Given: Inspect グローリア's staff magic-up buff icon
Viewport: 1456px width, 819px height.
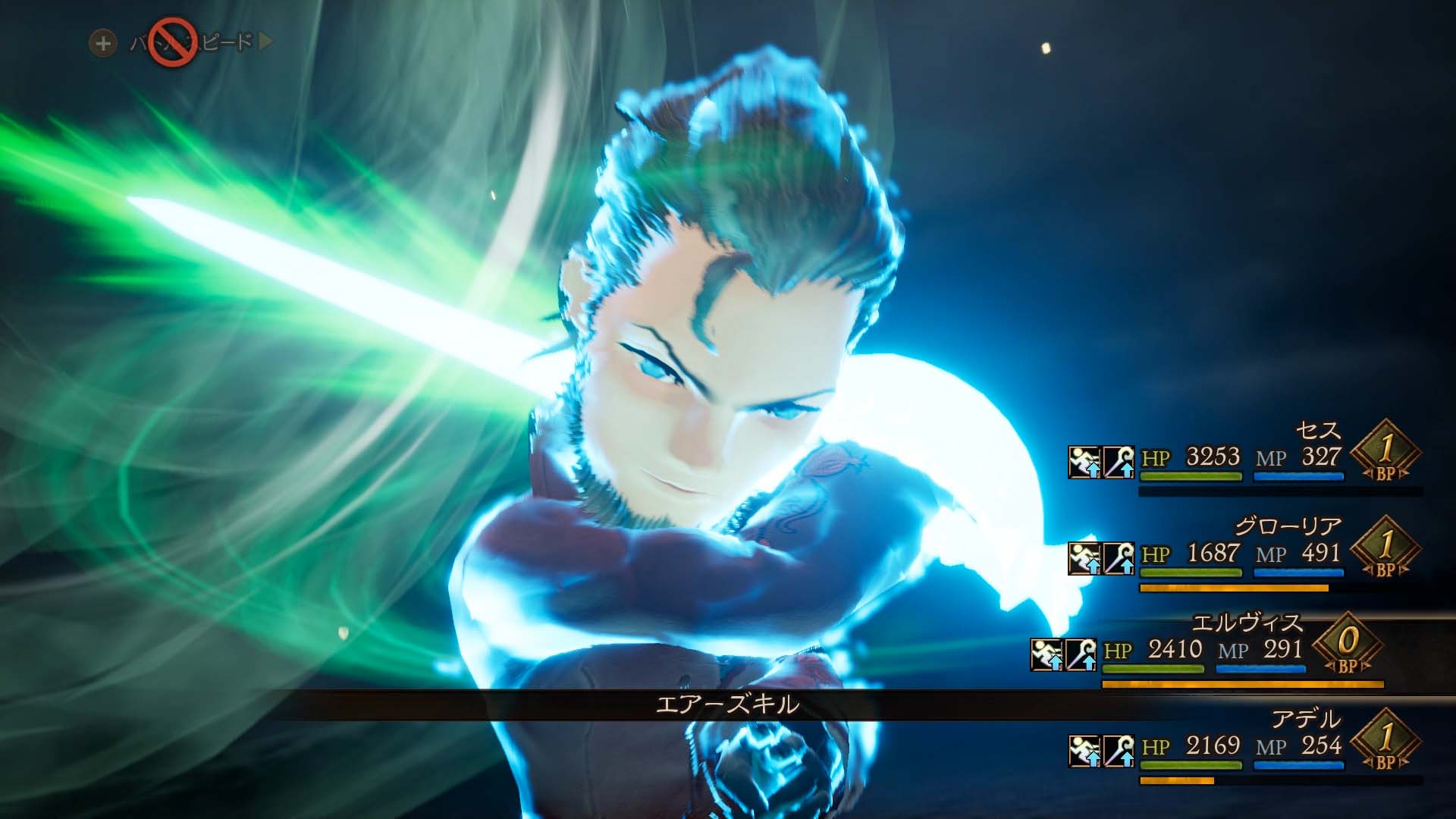Looking at the screenshot, I should click(1119, 558).
